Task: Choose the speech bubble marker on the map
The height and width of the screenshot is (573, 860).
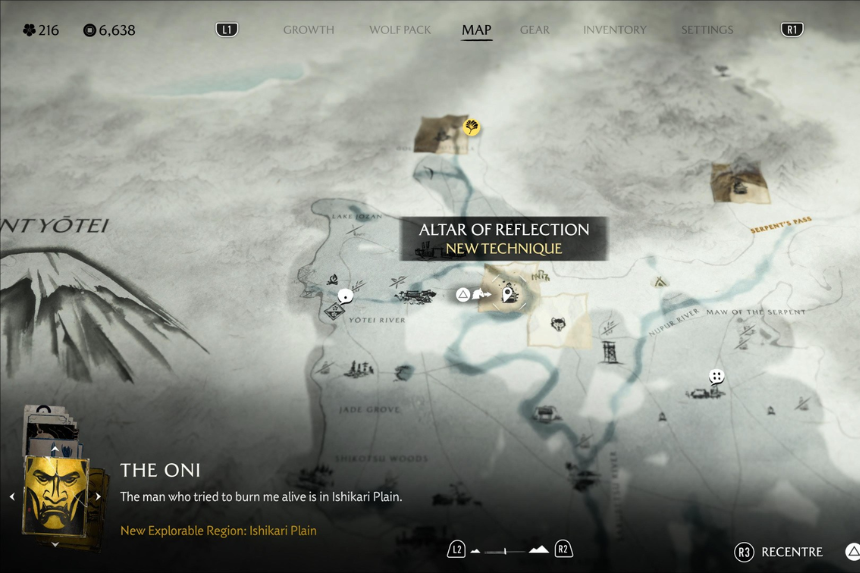Action: click(716, 377)
